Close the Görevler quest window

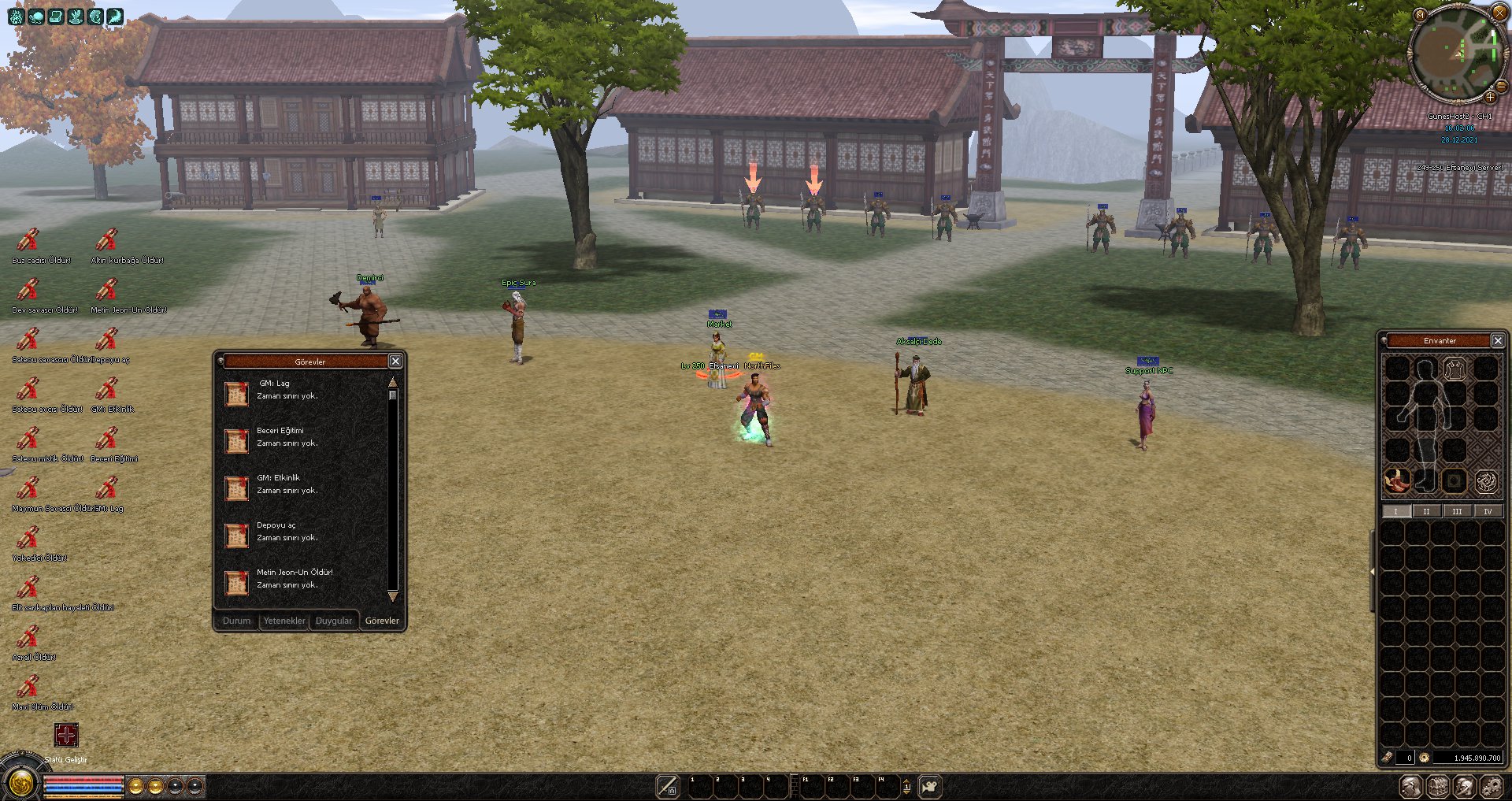tap(395, 361)
